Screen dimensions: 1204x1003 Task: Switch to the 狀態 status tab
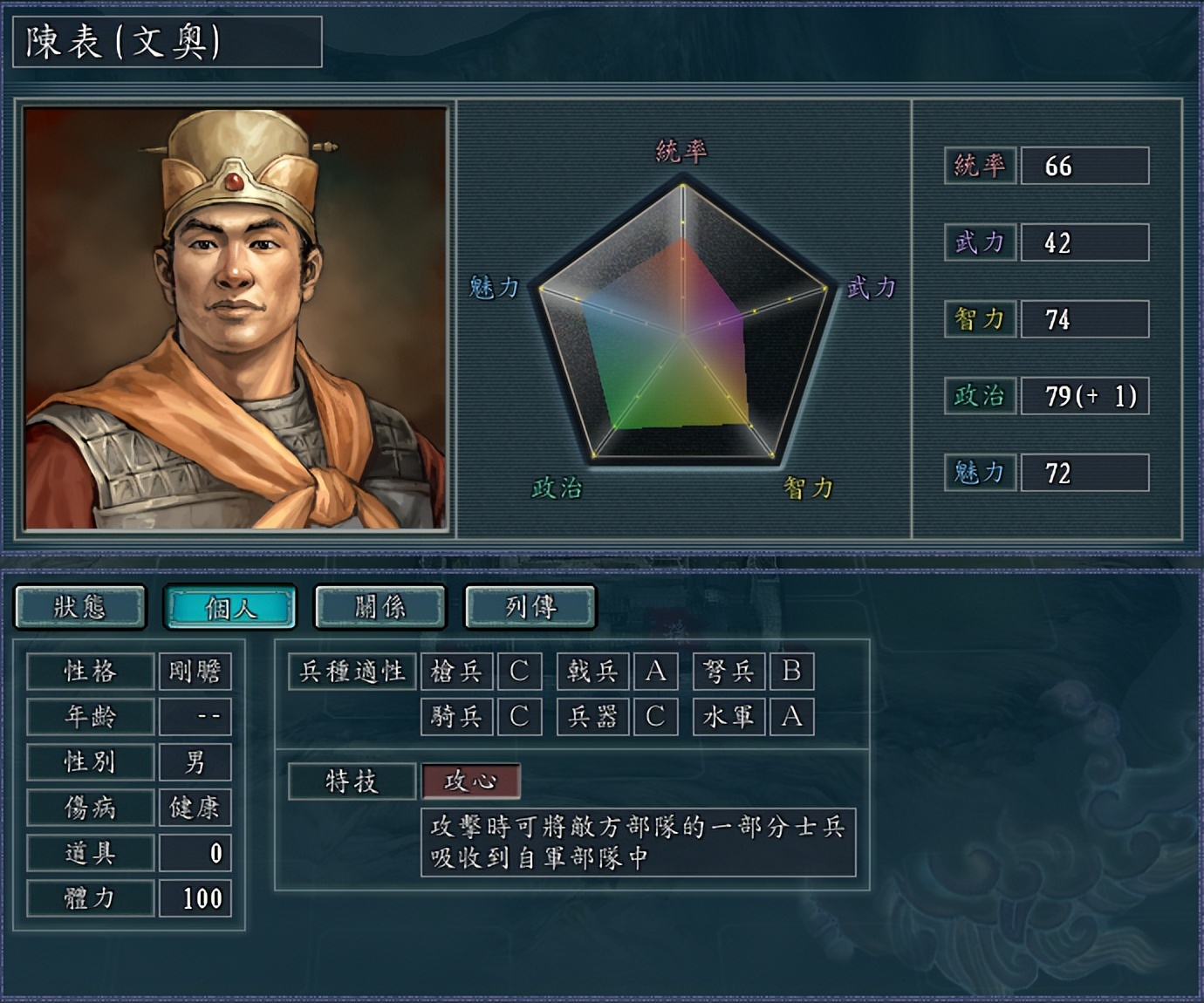coord(81,607)
